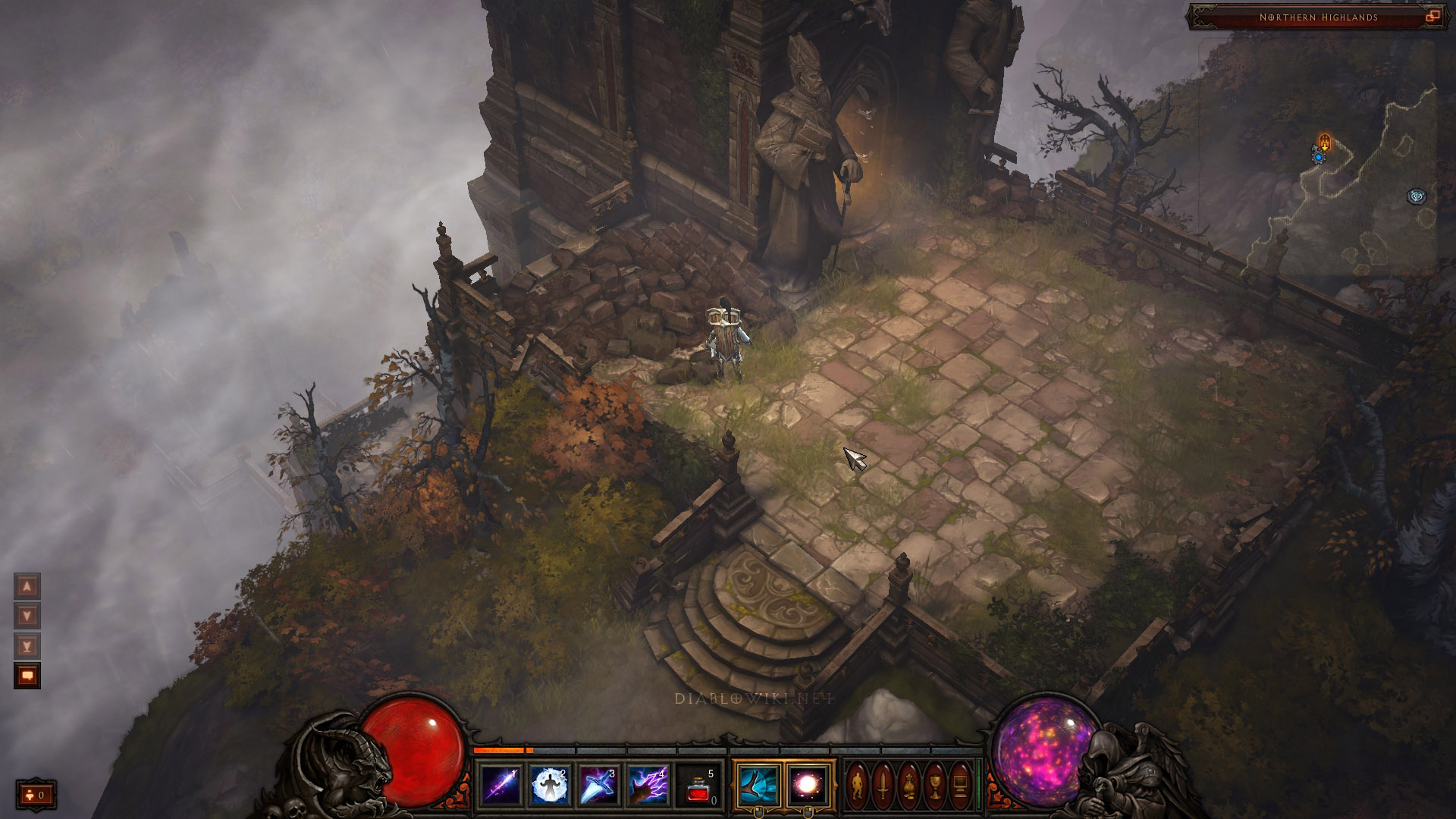
Task: Open the social friends list button
Action: point(36,795)
